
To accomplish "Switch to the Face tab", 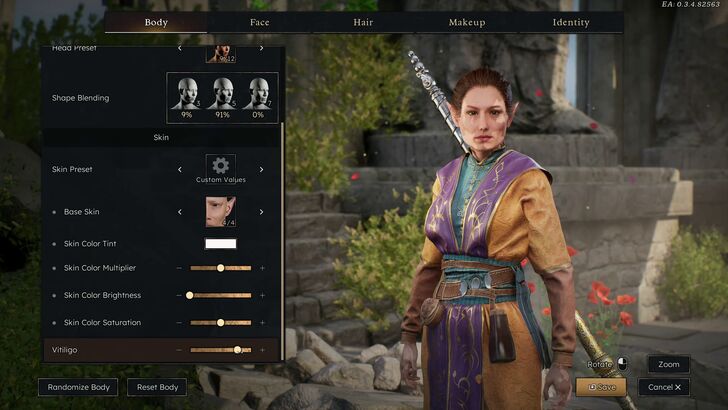I will tap(259, 22).
